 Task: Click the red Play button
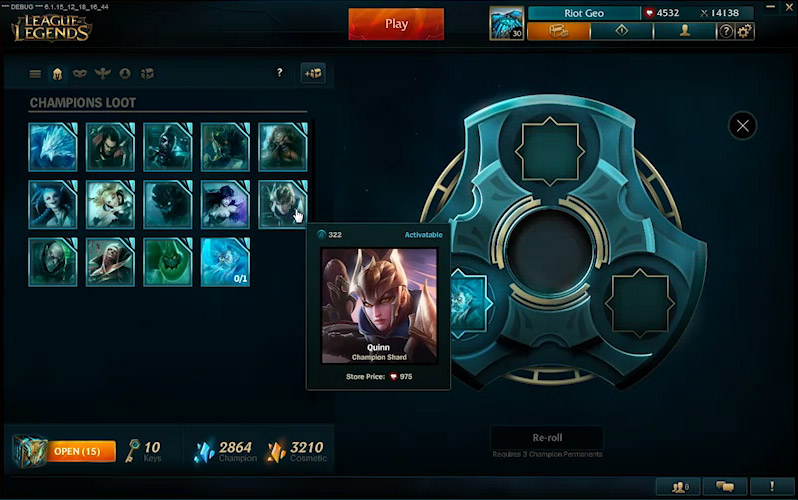pos(396,24)
